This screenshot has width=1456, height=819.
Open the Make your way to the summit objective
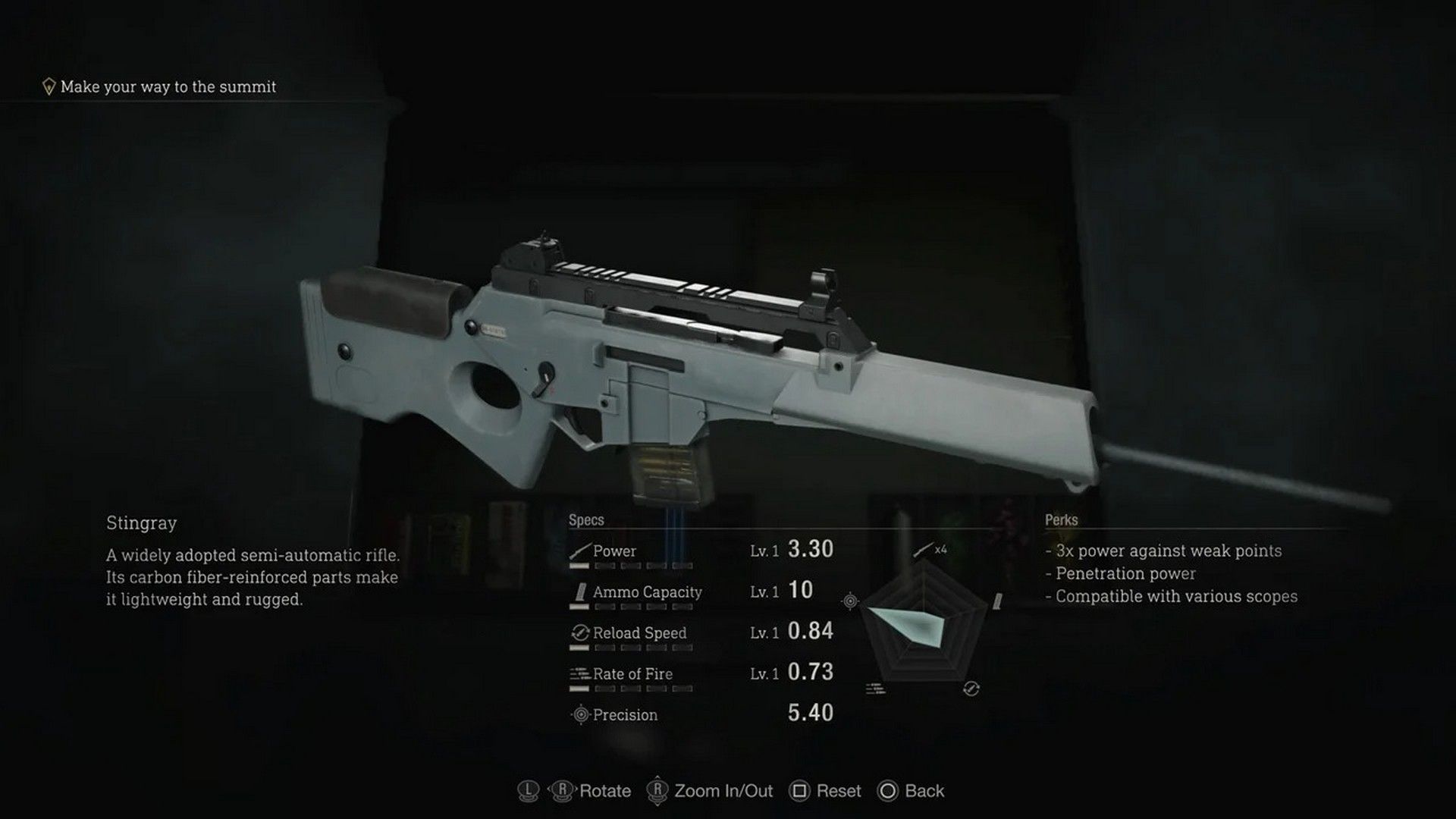click(x=168, y=86)
